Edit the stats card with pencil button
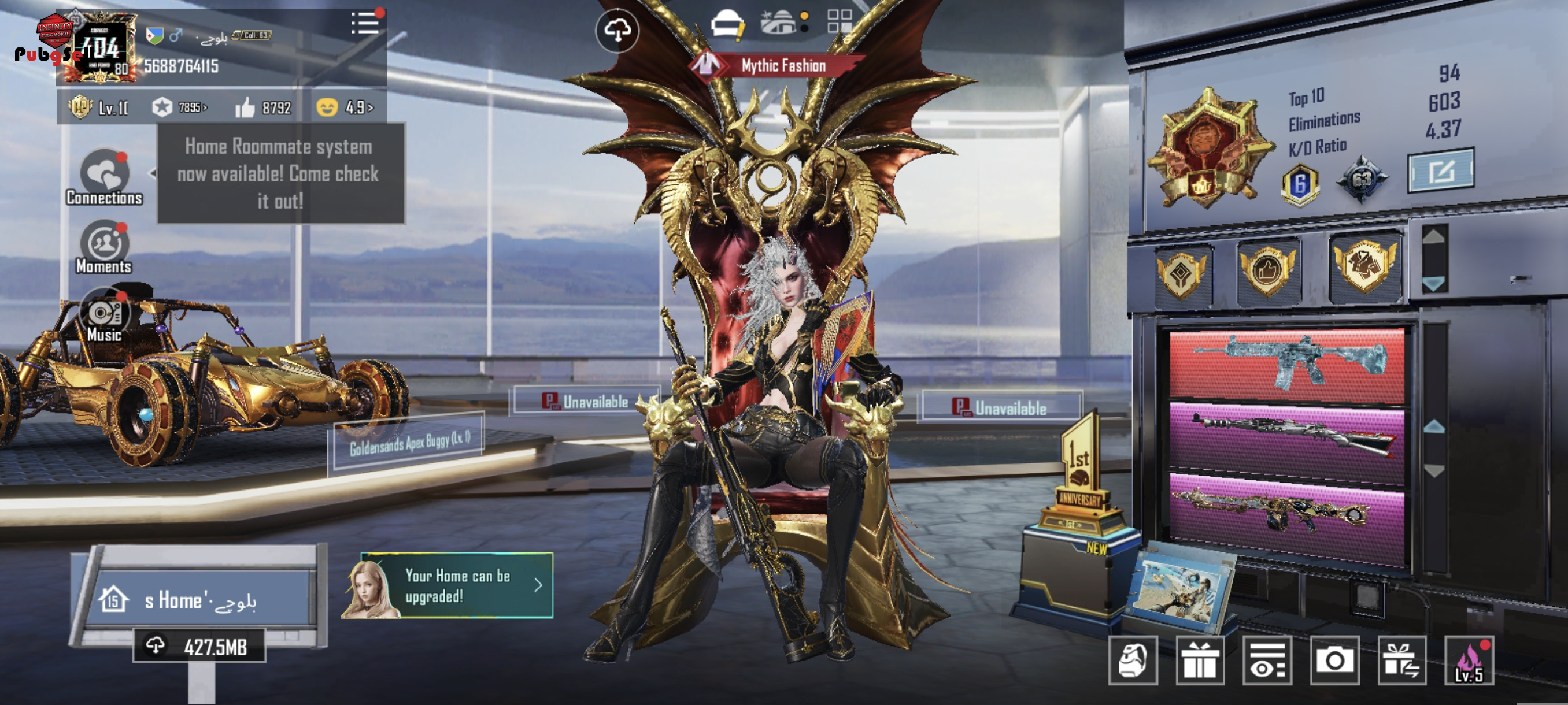 click(x=1441, y=171)
